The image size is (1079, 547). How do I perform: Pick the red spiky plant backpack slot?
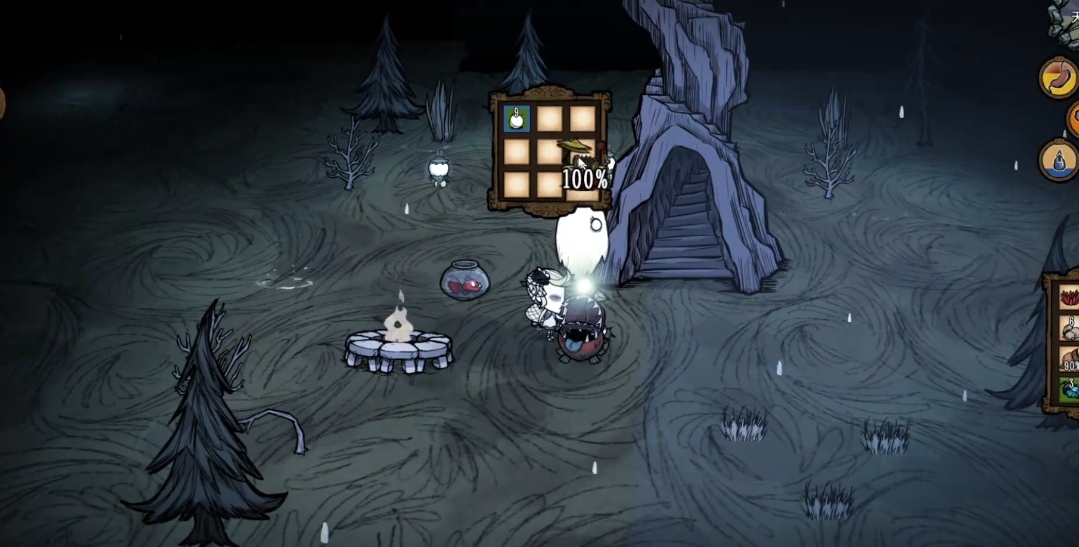[1070, 297]
